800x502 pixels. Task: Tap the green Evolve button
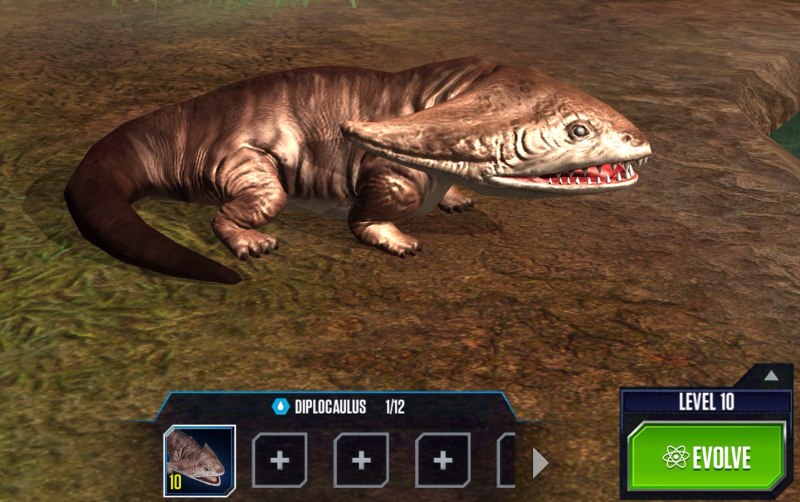[706, 457]
